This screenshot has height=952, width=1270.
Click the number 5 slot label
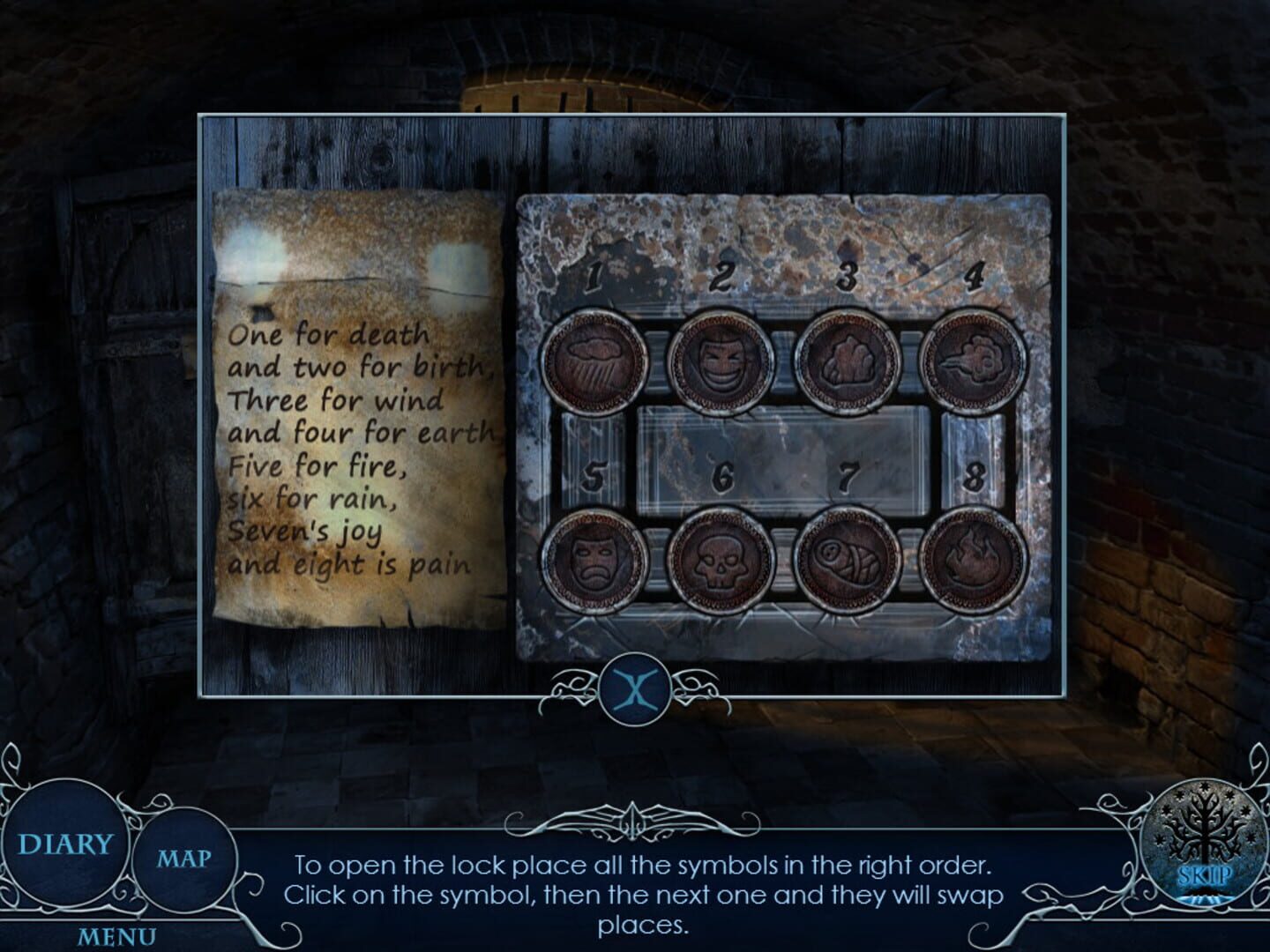[596, 473]
